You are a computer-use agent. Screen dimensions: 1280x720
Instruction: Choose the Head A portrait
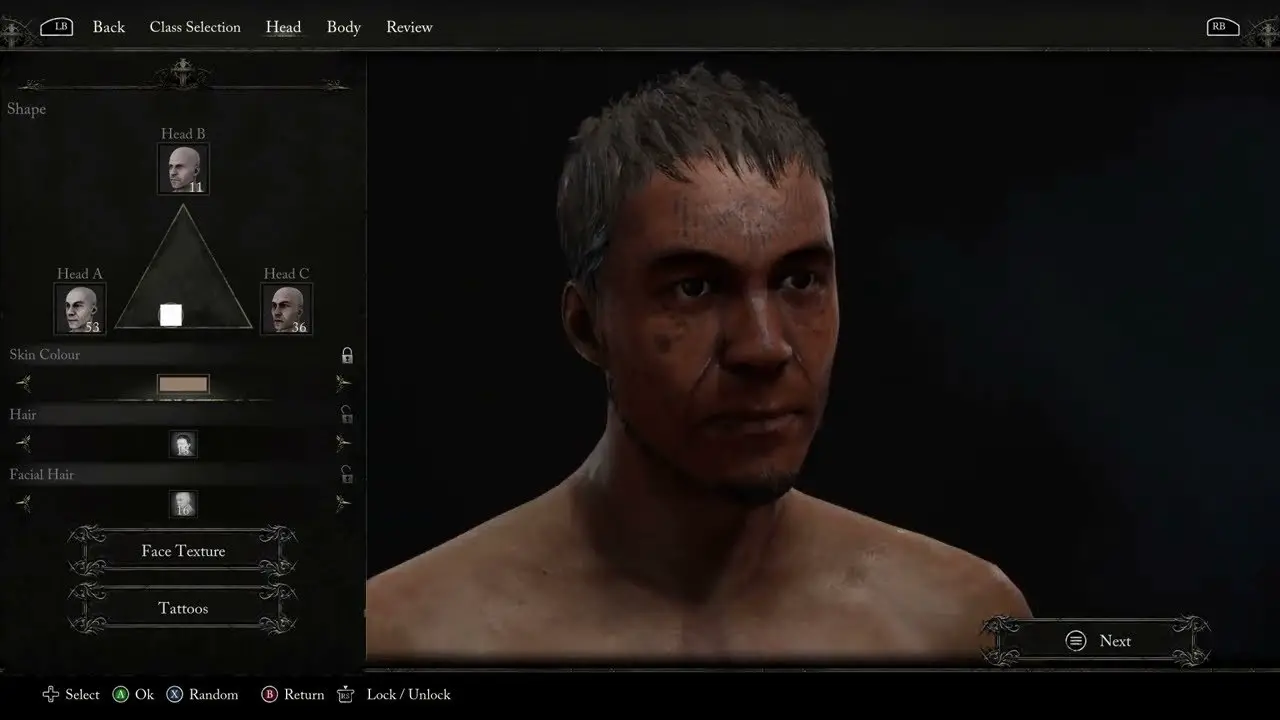[79, 309]
